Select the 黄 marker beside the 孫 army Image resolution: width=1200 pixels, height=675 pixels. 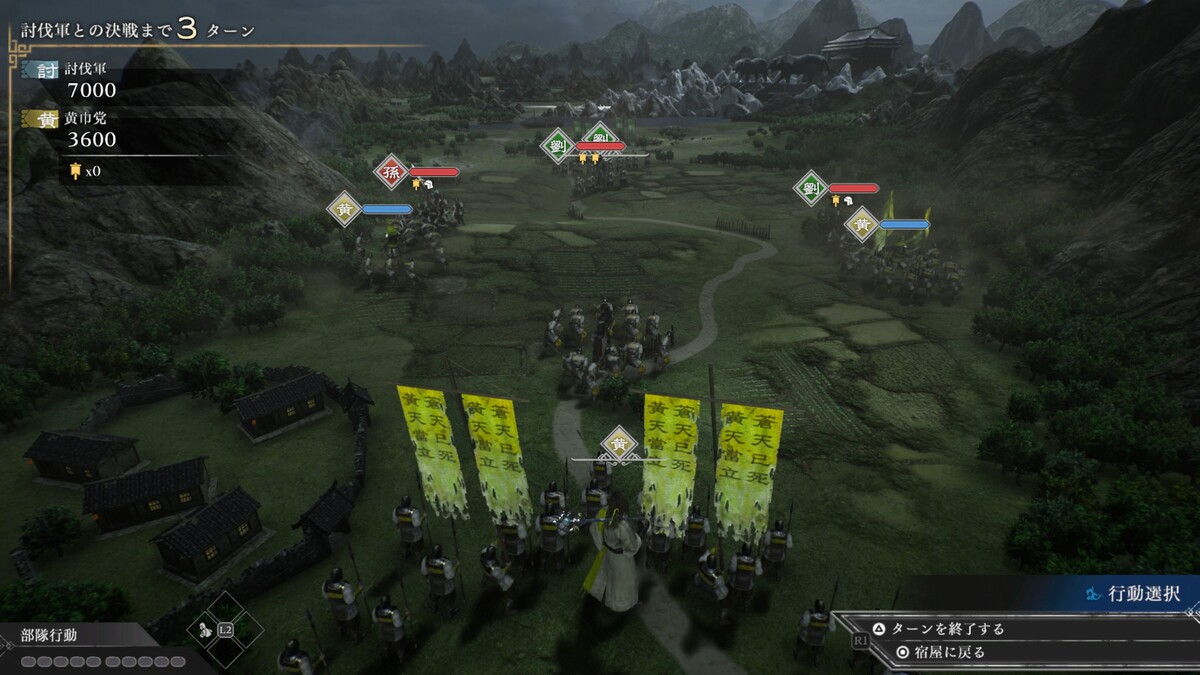point(344,209)
